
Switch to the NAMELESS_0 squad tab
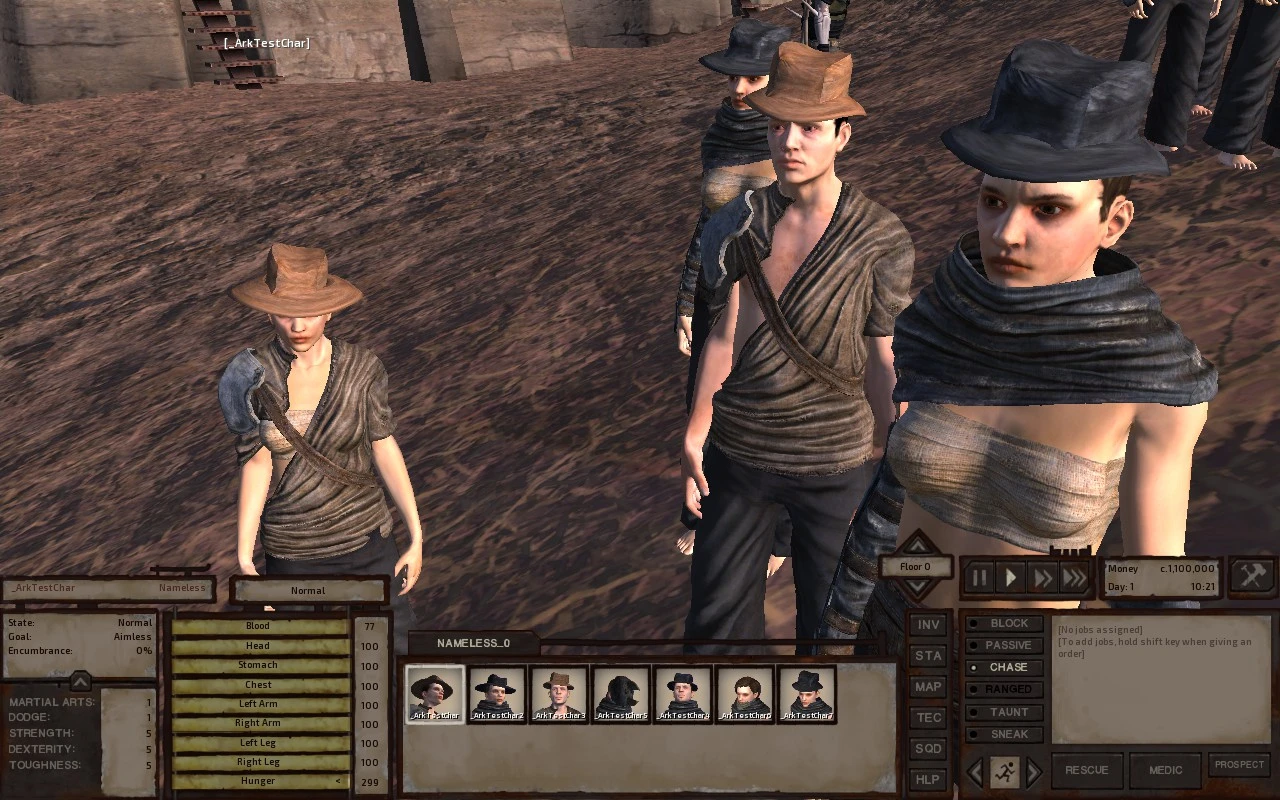[473, 643]
